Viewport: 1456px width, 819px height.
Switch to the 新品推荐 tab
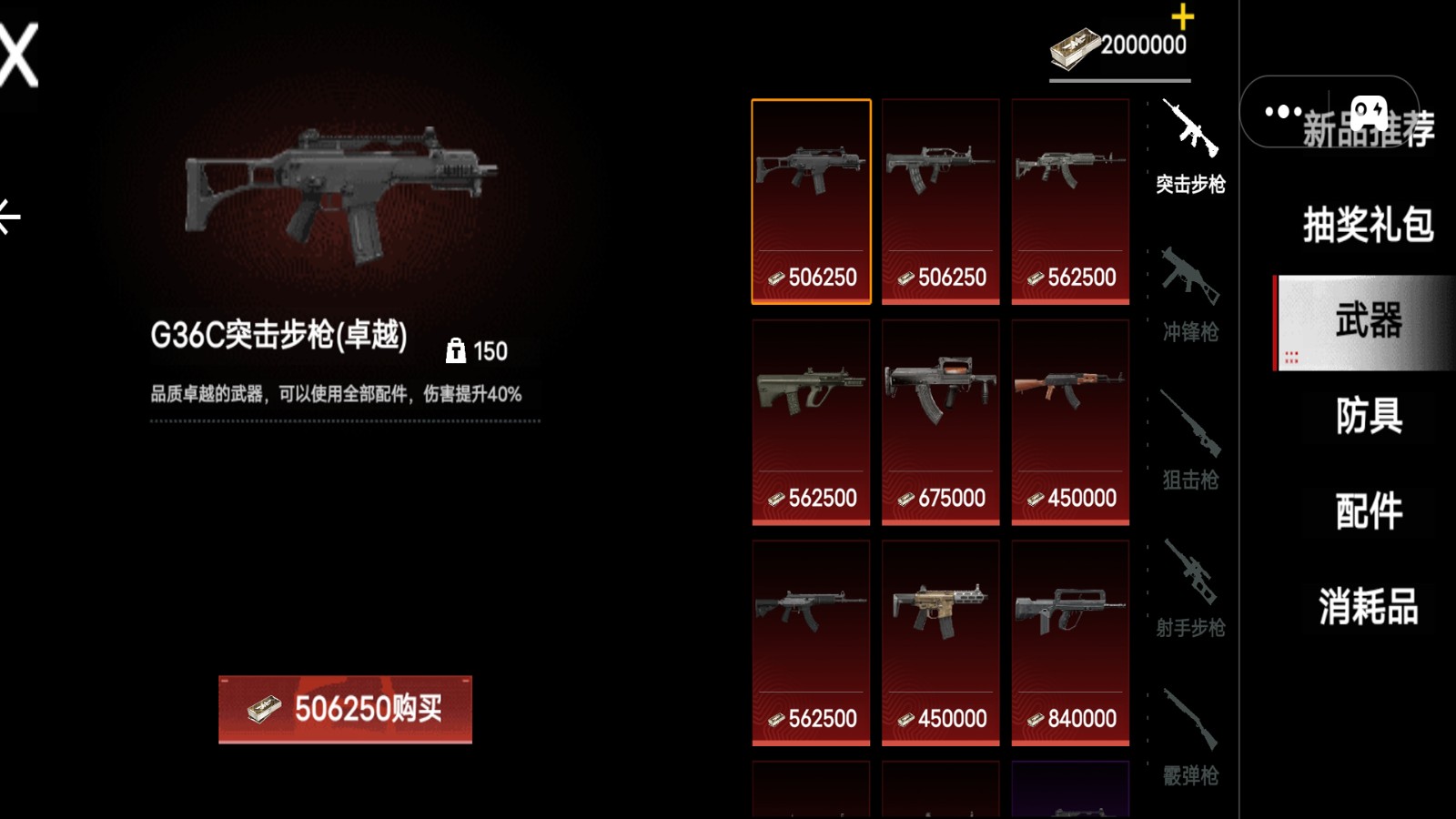coord(1370,132)
